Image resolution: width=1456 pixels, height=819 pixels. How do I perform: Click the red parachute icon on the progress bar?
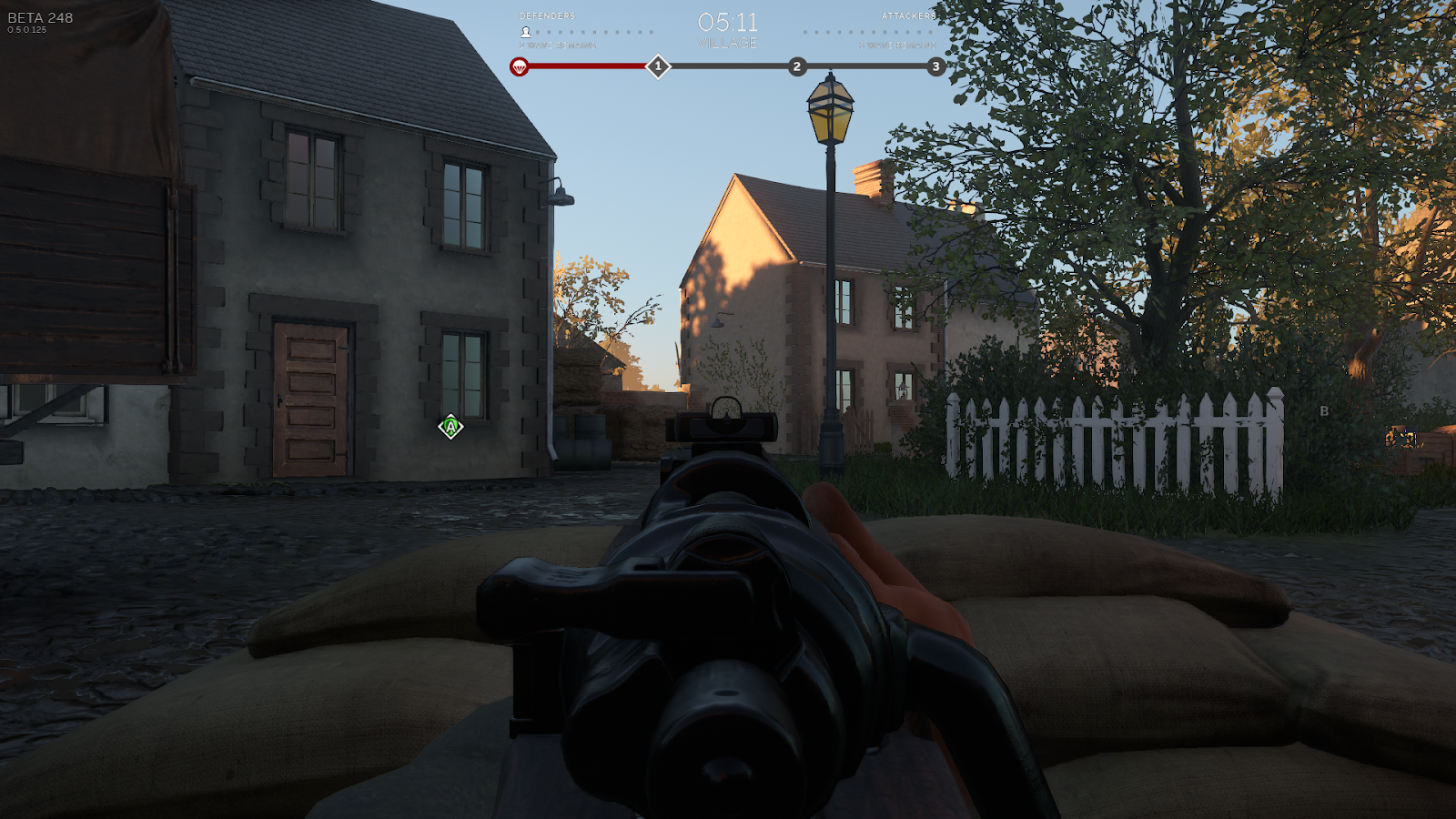click(x=519, y=66)
